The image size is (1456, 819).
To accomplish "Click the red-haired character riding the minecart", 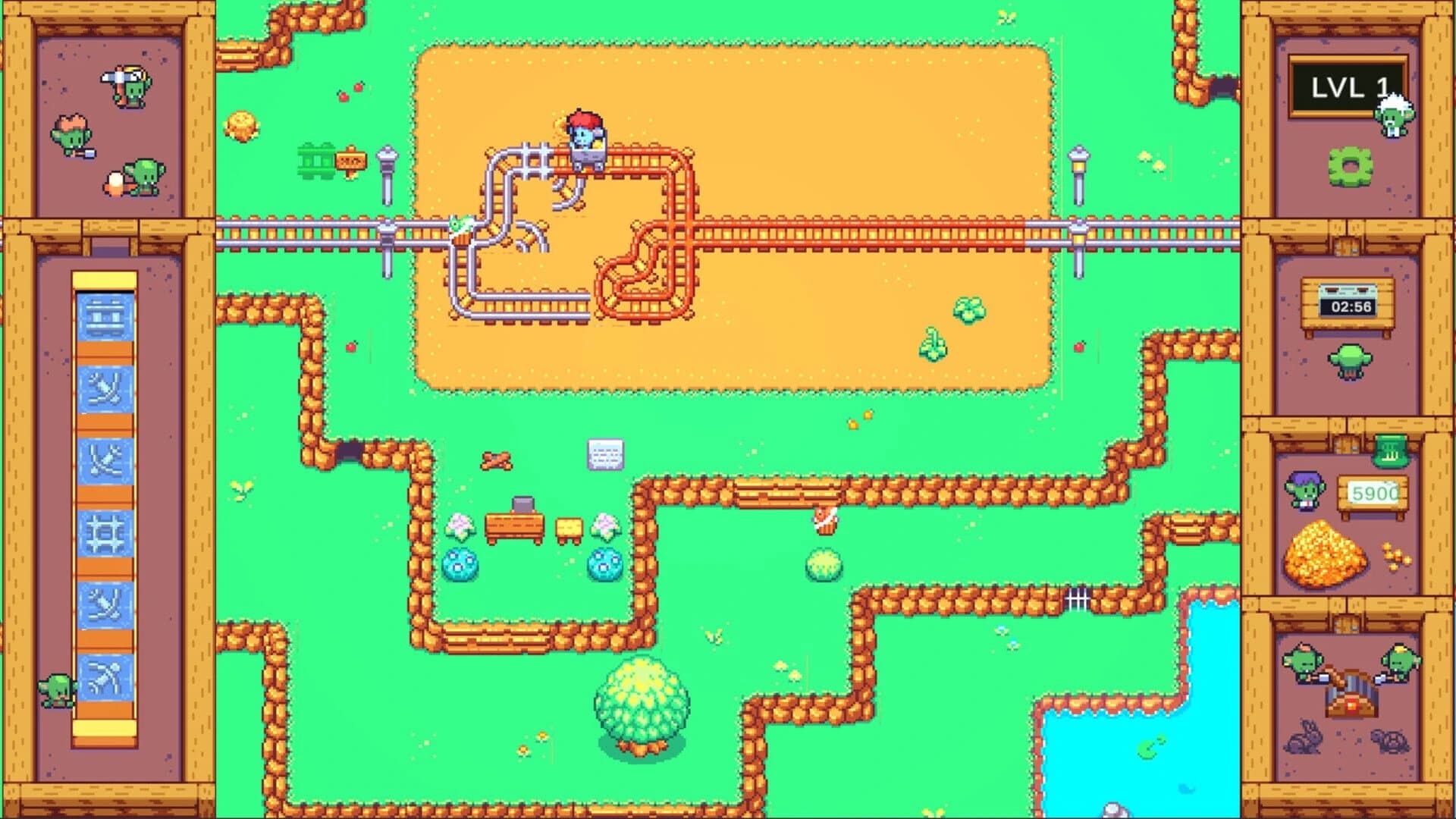I will [x=585, y=130].
